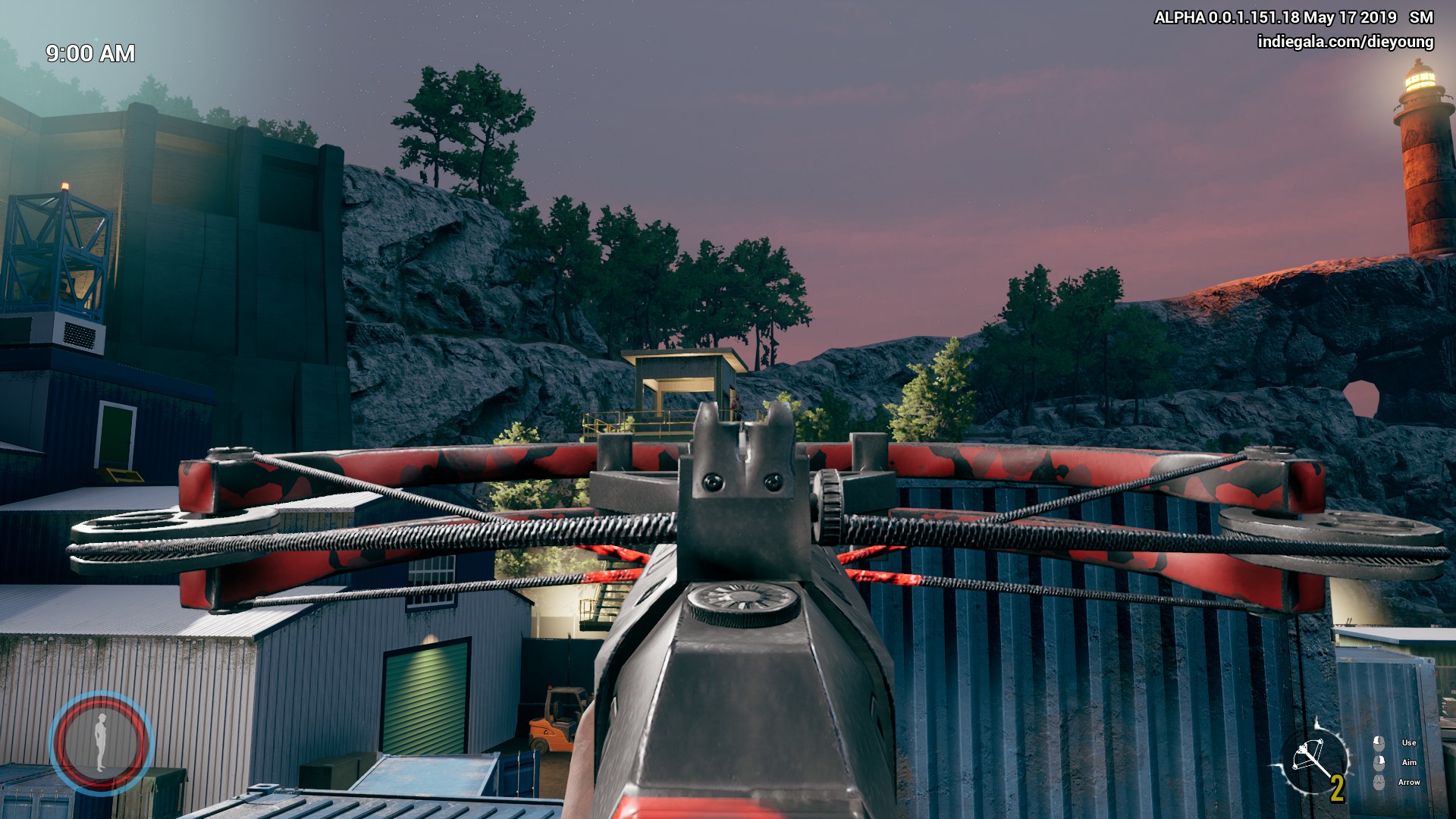Select the player stance silhouette indicator
This screenshot has height=819, width=1456.
pyautogui.click(x=101, y=742)
